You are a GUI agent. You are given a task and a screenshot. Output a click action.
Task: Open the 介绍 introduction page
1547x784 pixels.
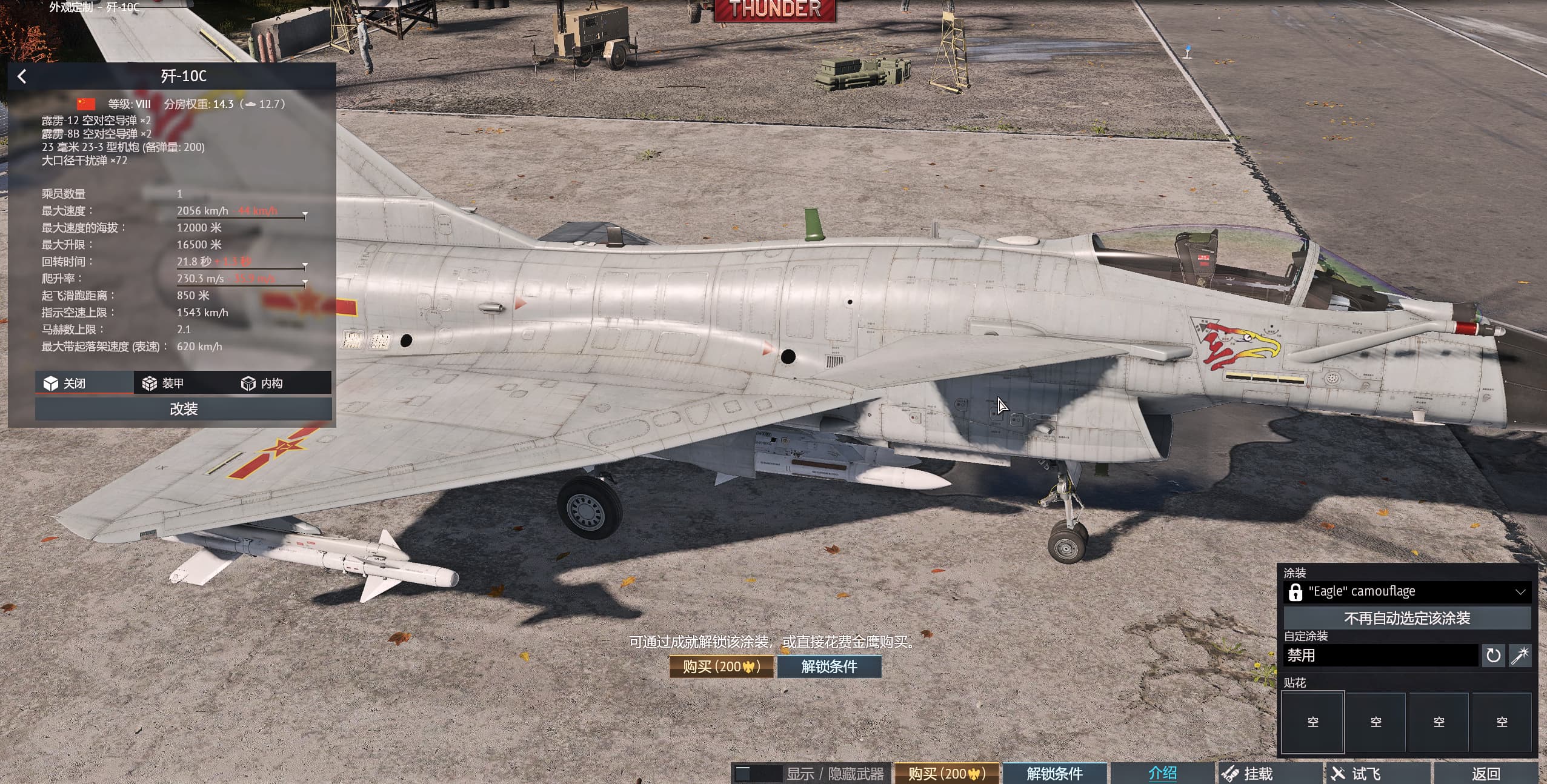pyautogui.click(x=1162, y=774)
